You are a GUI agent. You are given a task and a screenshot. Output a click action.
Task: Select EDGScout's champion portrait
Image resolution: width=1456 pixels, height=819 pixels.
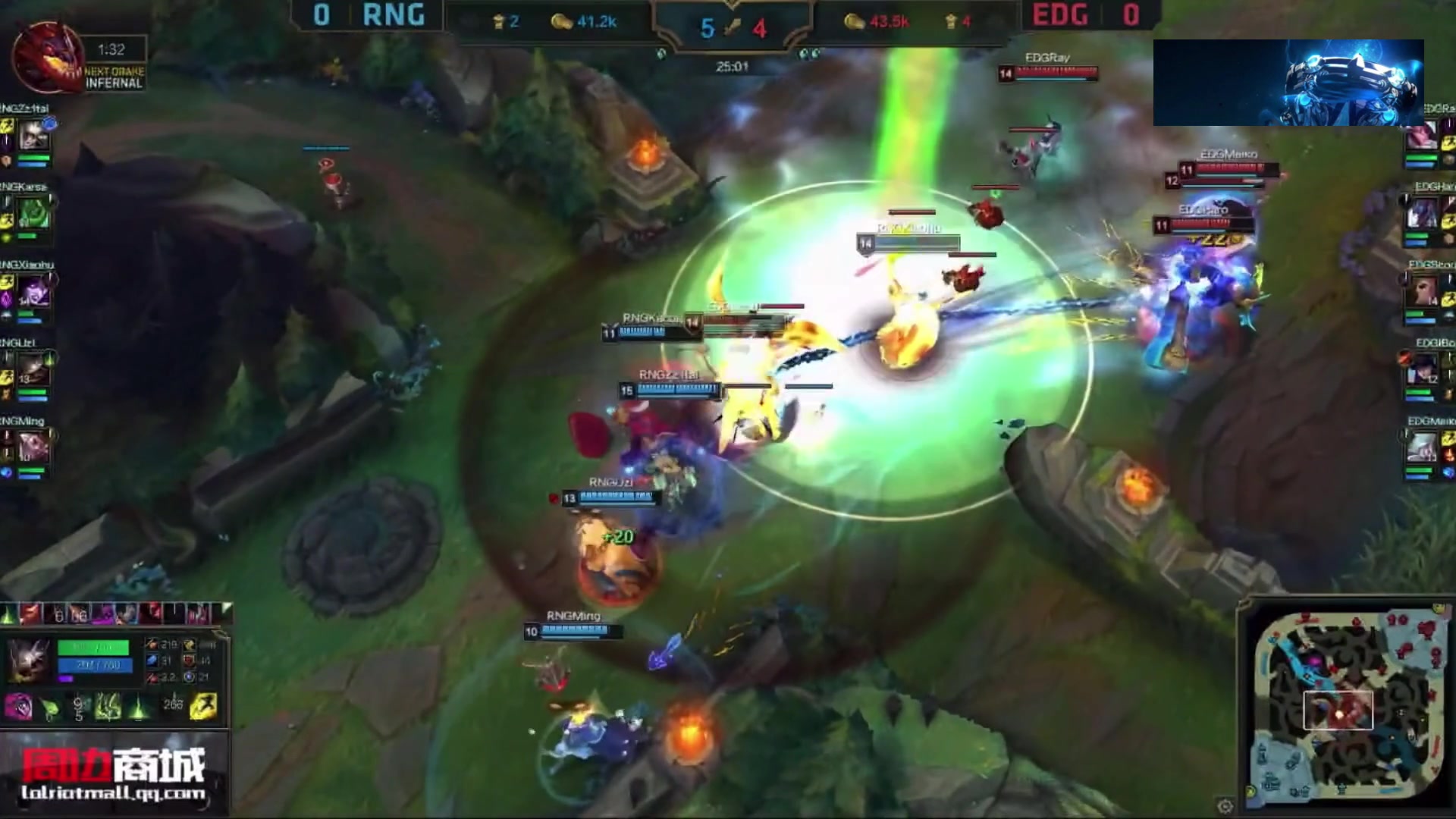click(1423, 293)
